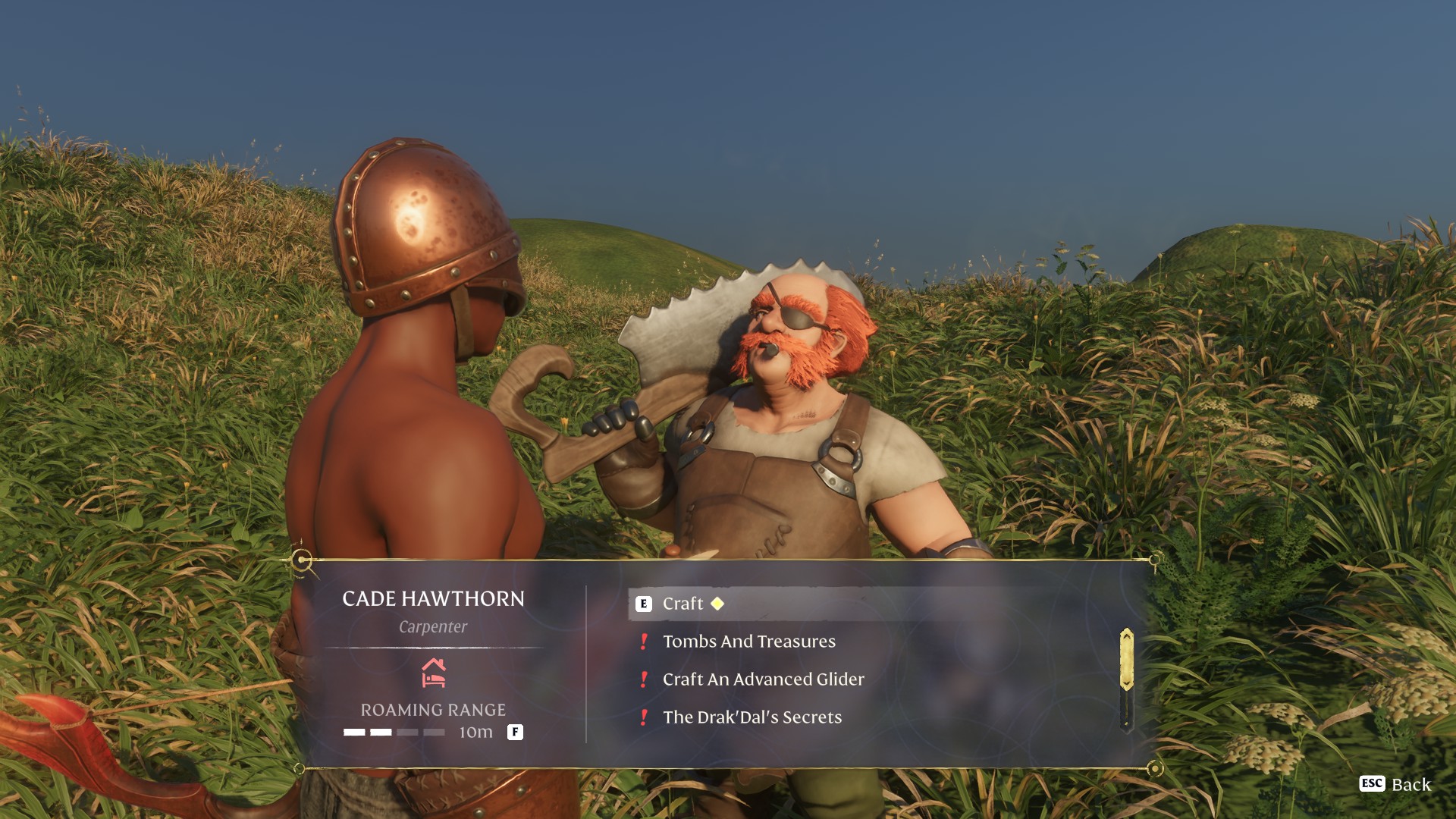
Task: Select the Tombs And Treasures quest topic
Action: (x=748, y=642)
